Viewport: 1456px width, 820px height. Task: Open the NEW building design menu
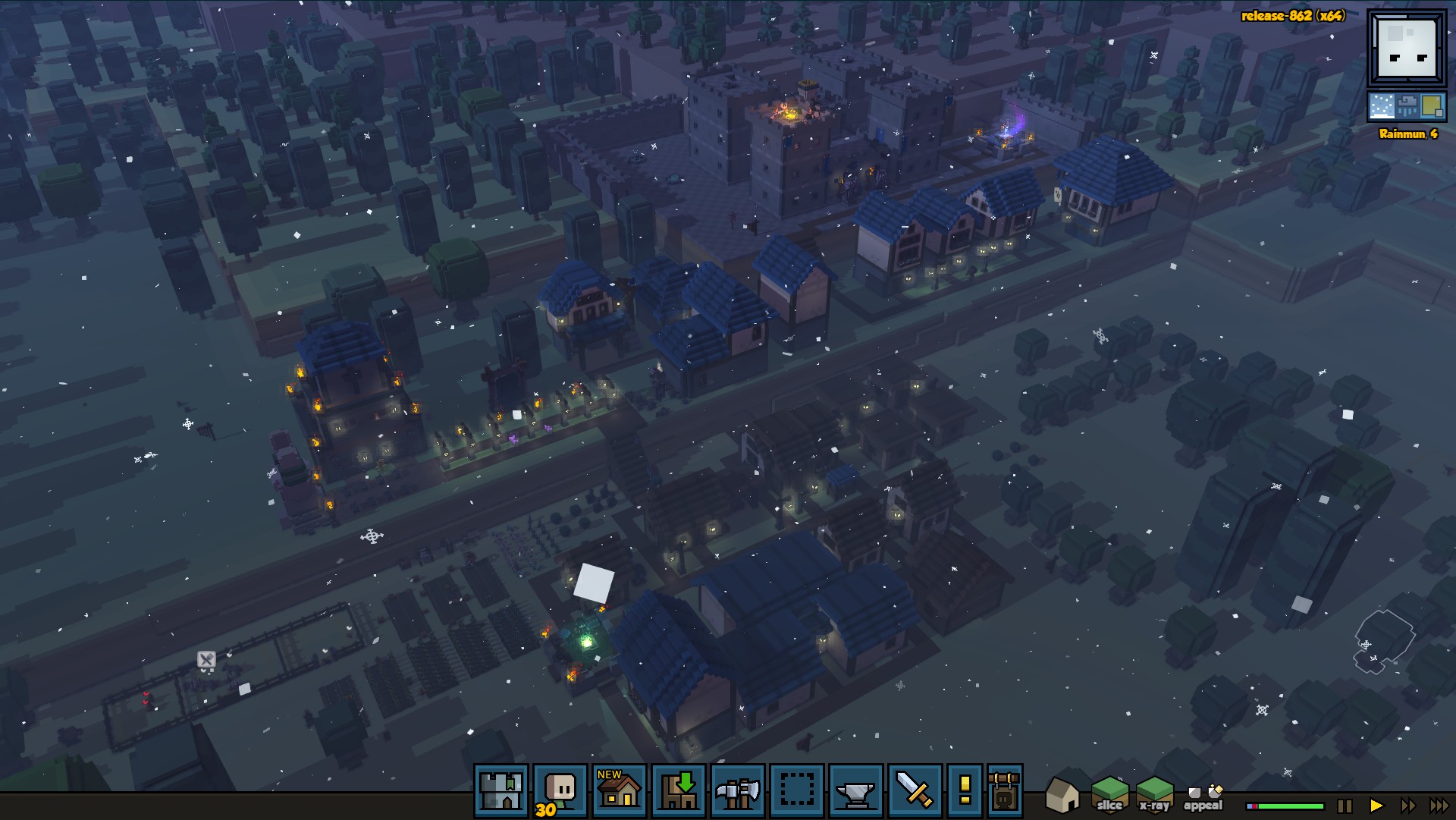[620, 791]
